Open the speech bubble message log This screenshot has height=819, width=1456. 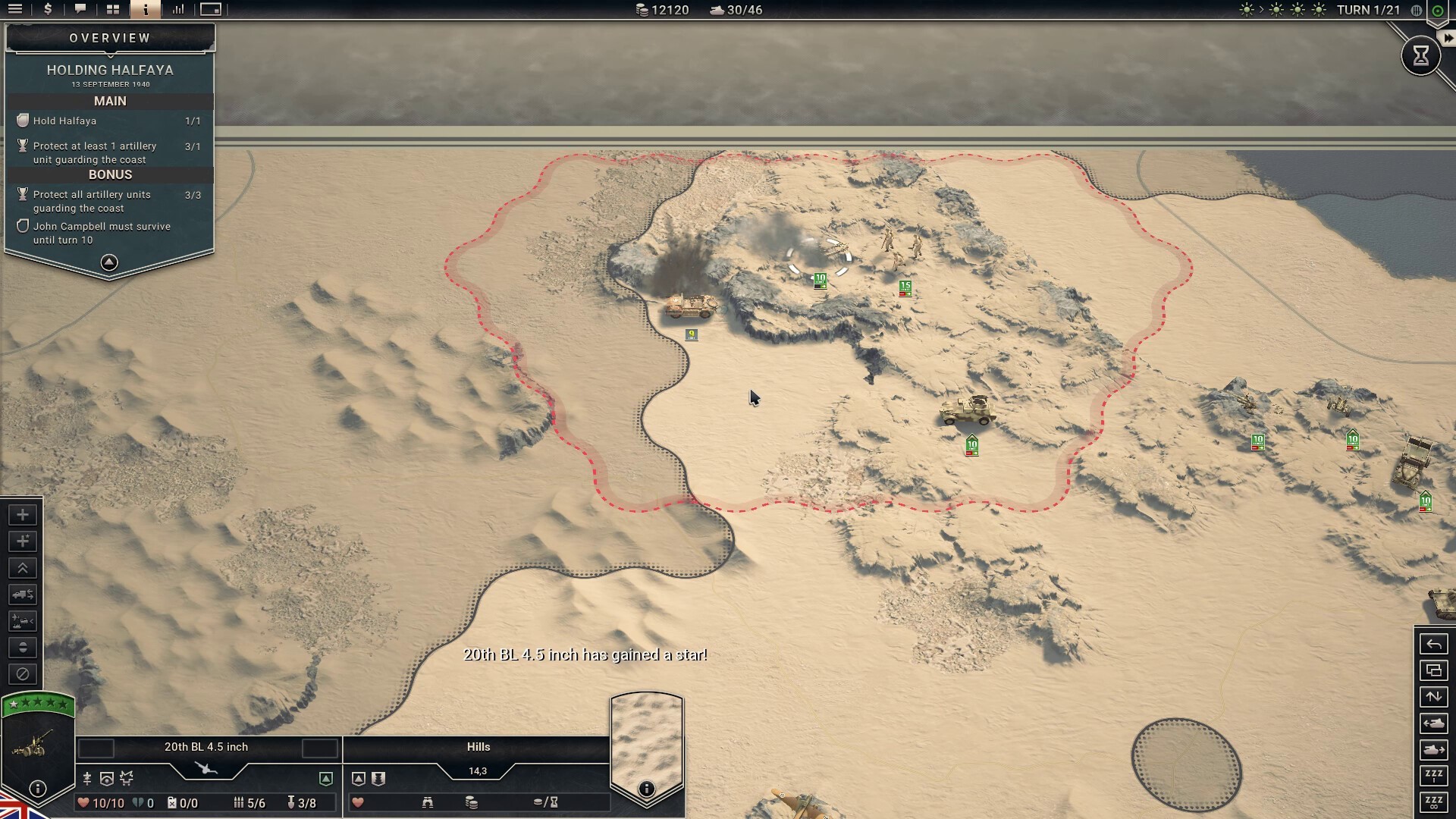coord(80,9)
